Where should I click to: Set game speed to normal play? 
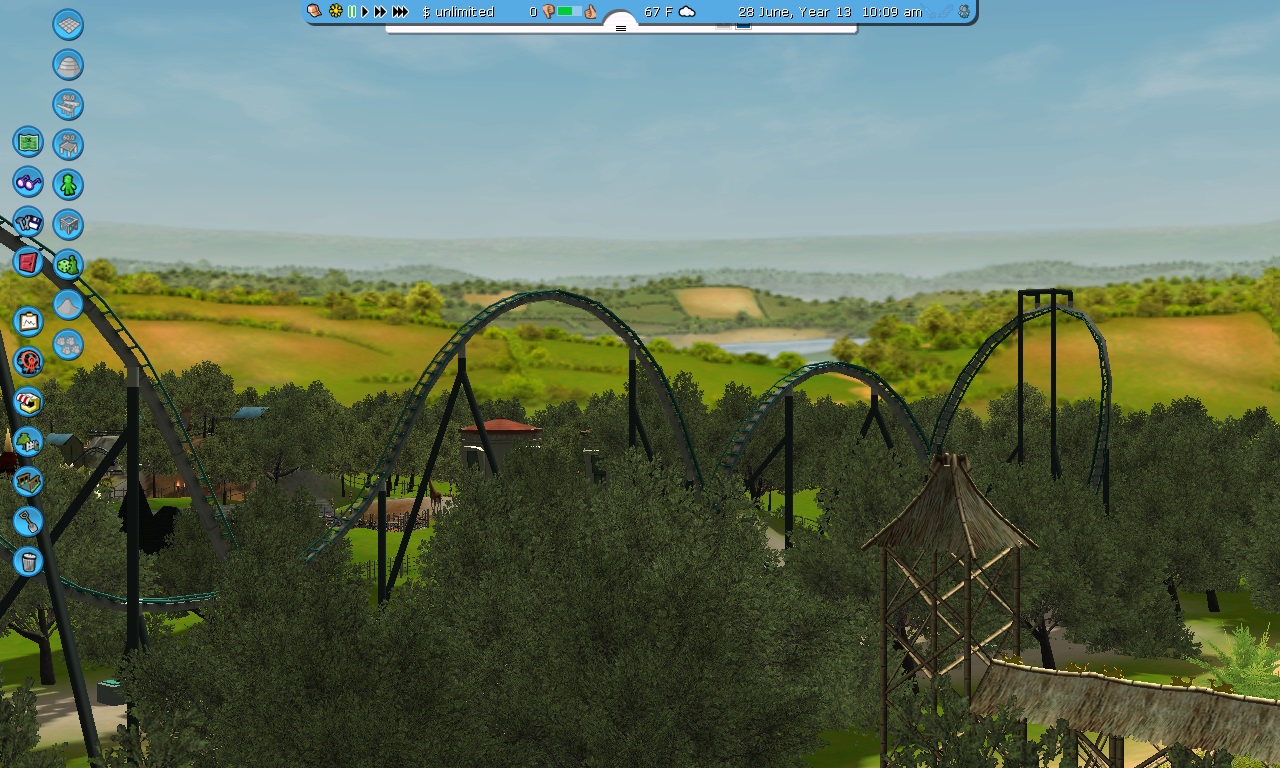[x=365, y=12]
